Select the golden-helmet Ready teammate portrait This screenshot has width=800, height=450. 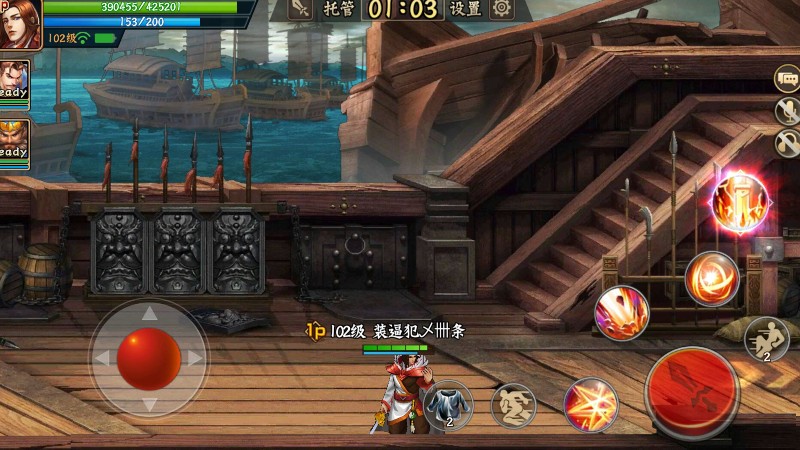13,138
